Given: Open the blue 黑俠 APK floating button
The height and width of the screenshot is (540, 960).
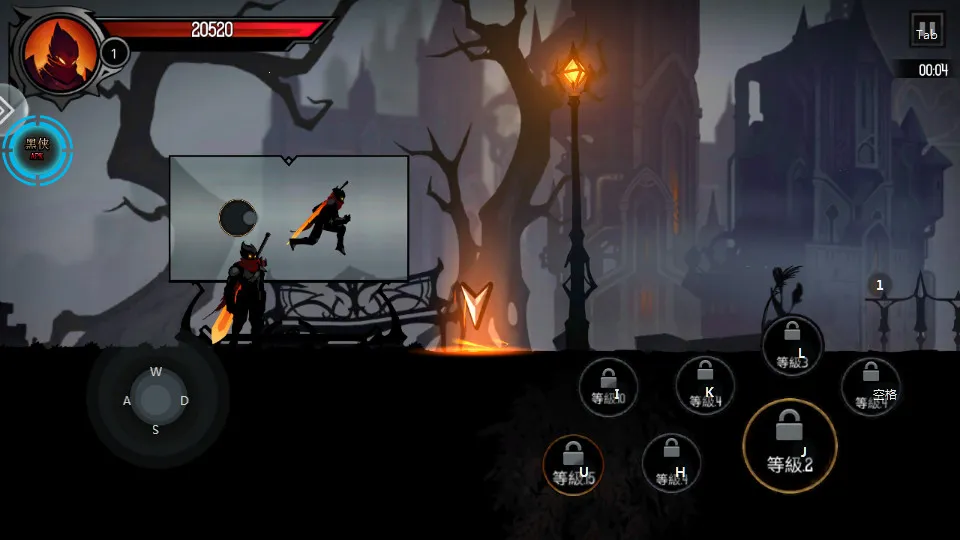Looking at the screenshot, I should [37, 150].
